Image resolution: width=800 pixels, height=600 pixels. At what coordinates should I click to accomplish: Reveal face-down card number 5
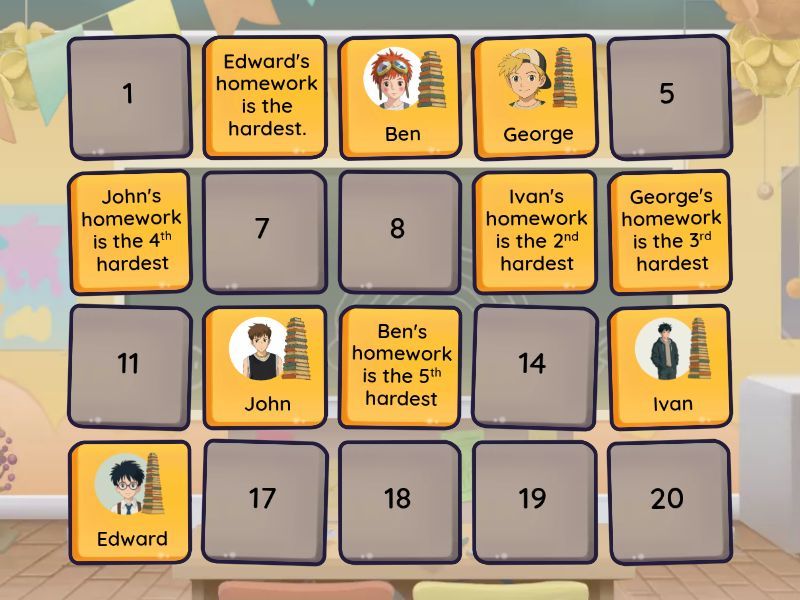tap(667, 95)
